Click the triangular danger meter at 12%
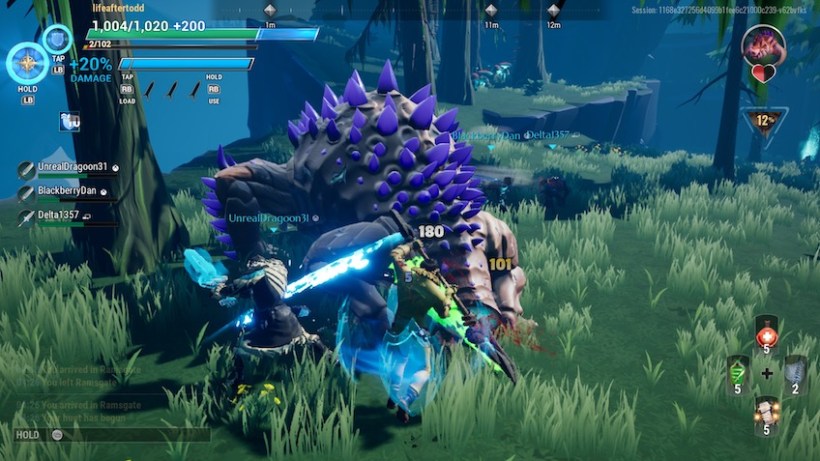 (765, 122)
